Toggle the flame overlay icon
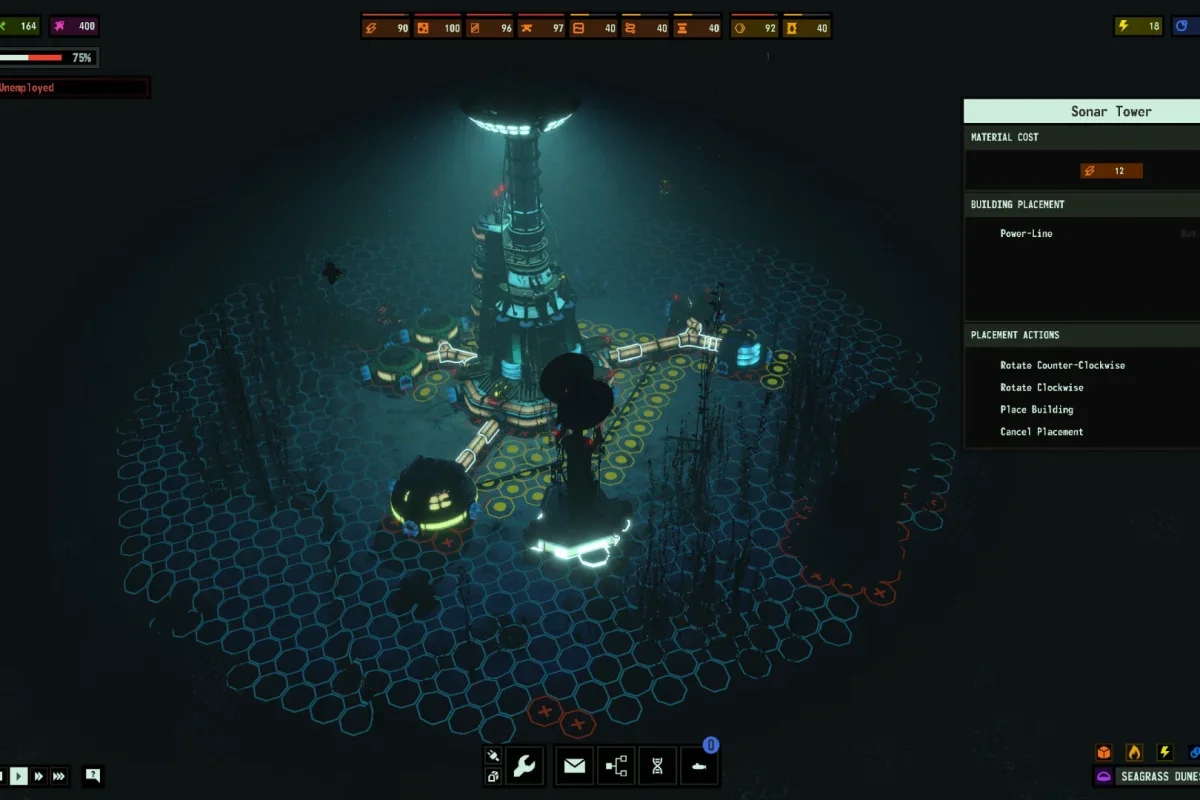Viewport: 1200px width, 800px height. coord(1134,752)
